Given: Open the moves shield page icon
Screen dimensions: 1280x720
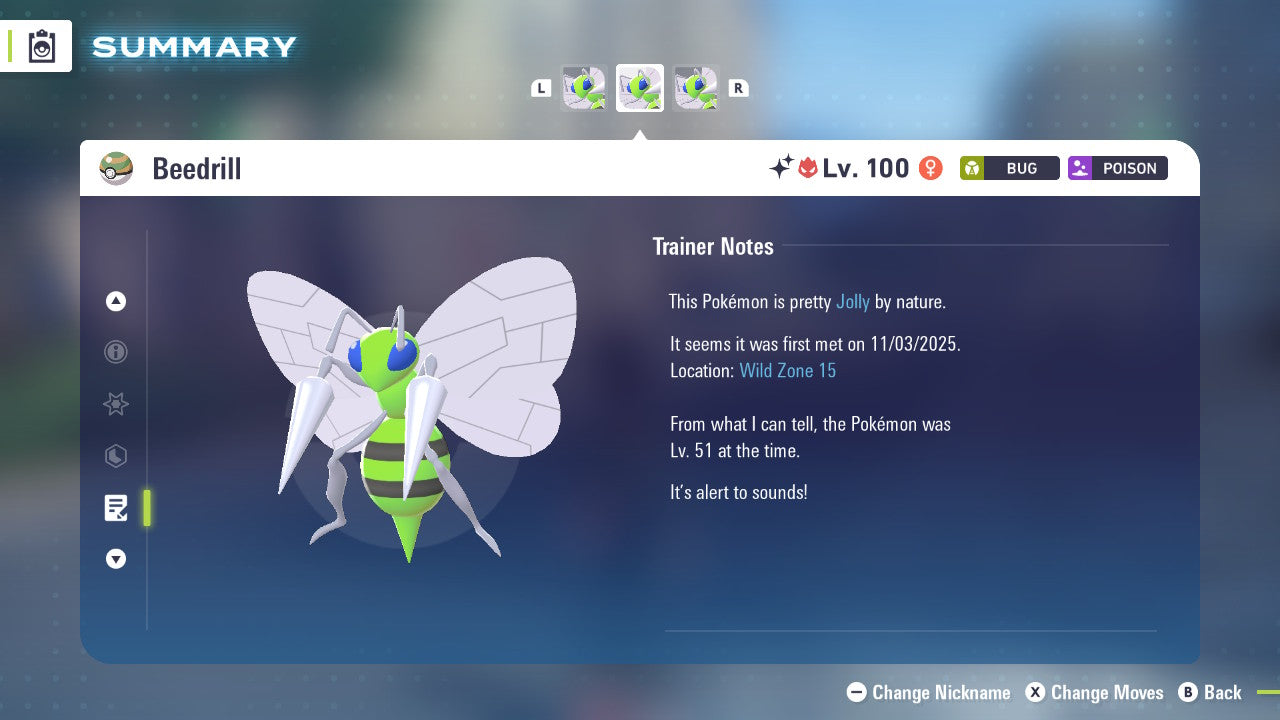Looking at the screenshot, I should click(115, 456).
